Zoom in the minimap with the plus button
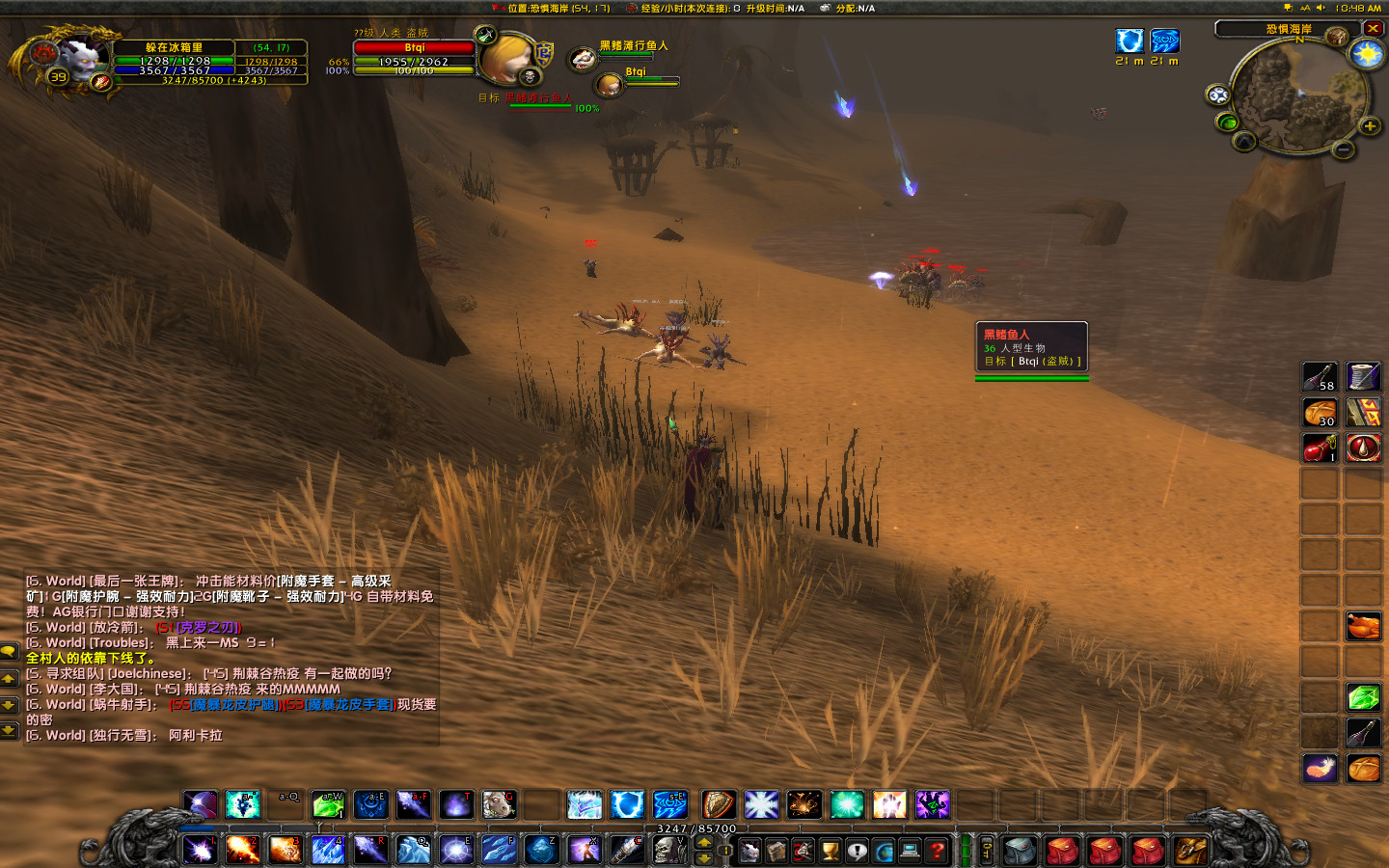 (x=1368, y=125)
